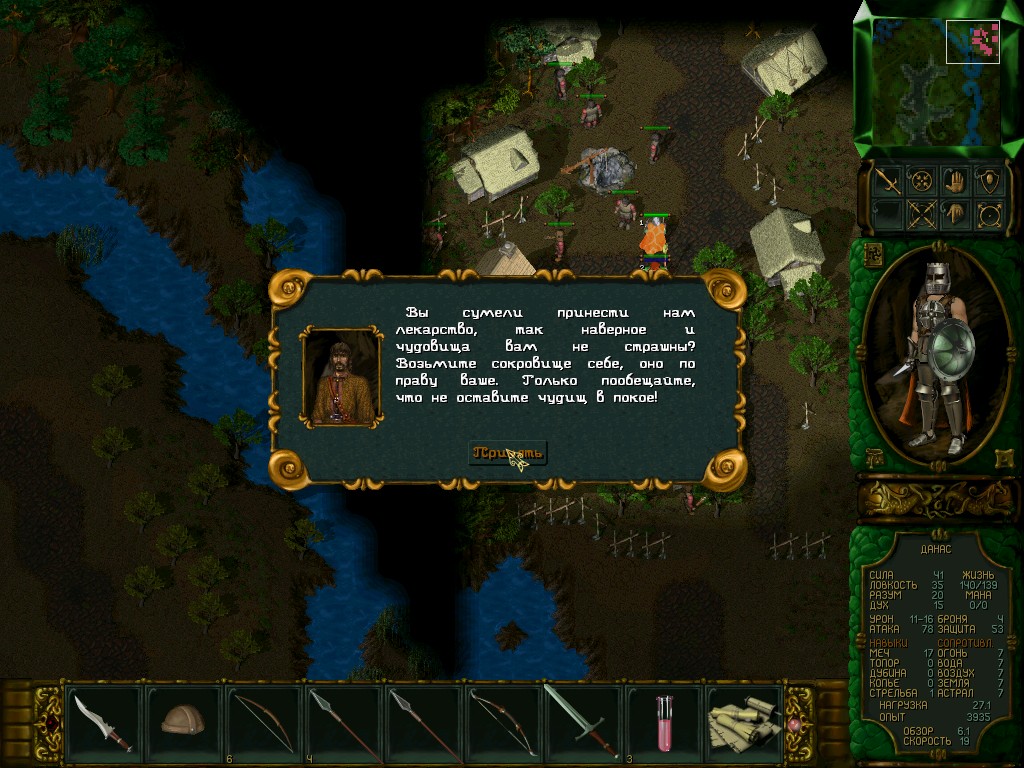1024x768 pixels.
Task: Select the inward arrows circle command
Action: (921, 181)
